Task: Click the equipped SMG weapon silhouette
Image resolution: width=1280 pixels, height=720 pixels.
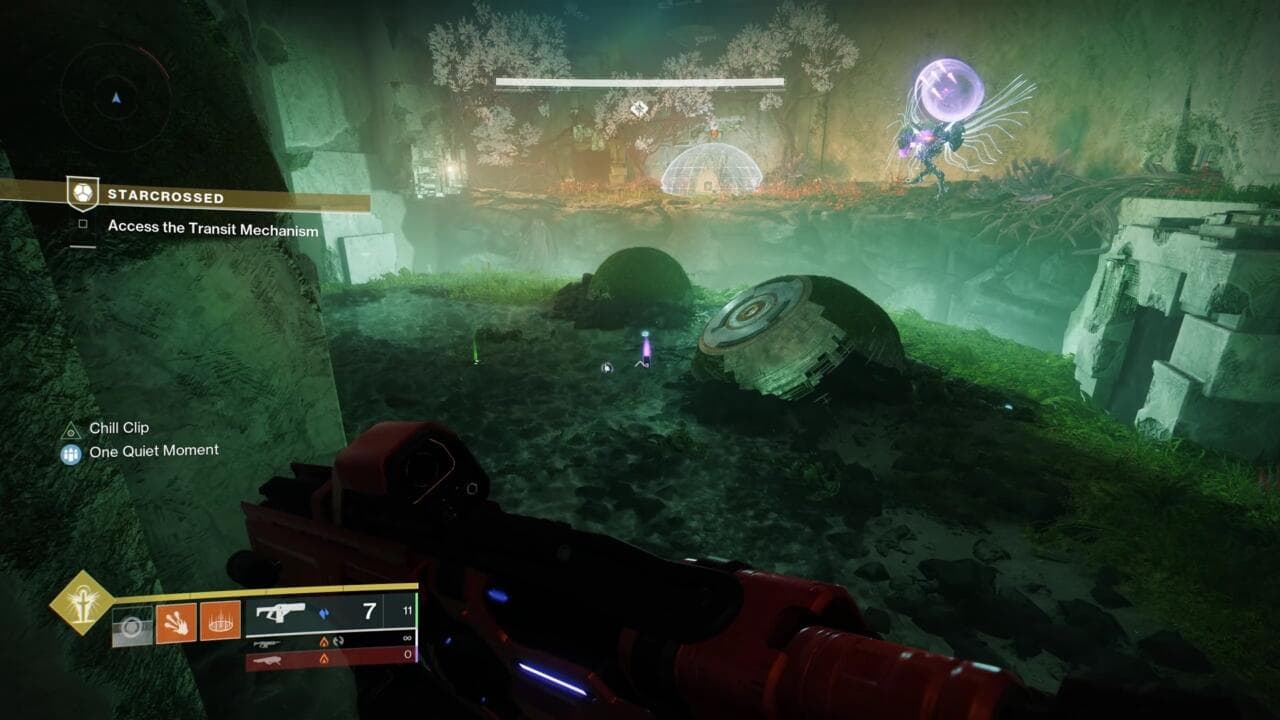Action: pyautogui.click(x=278, y=614)
